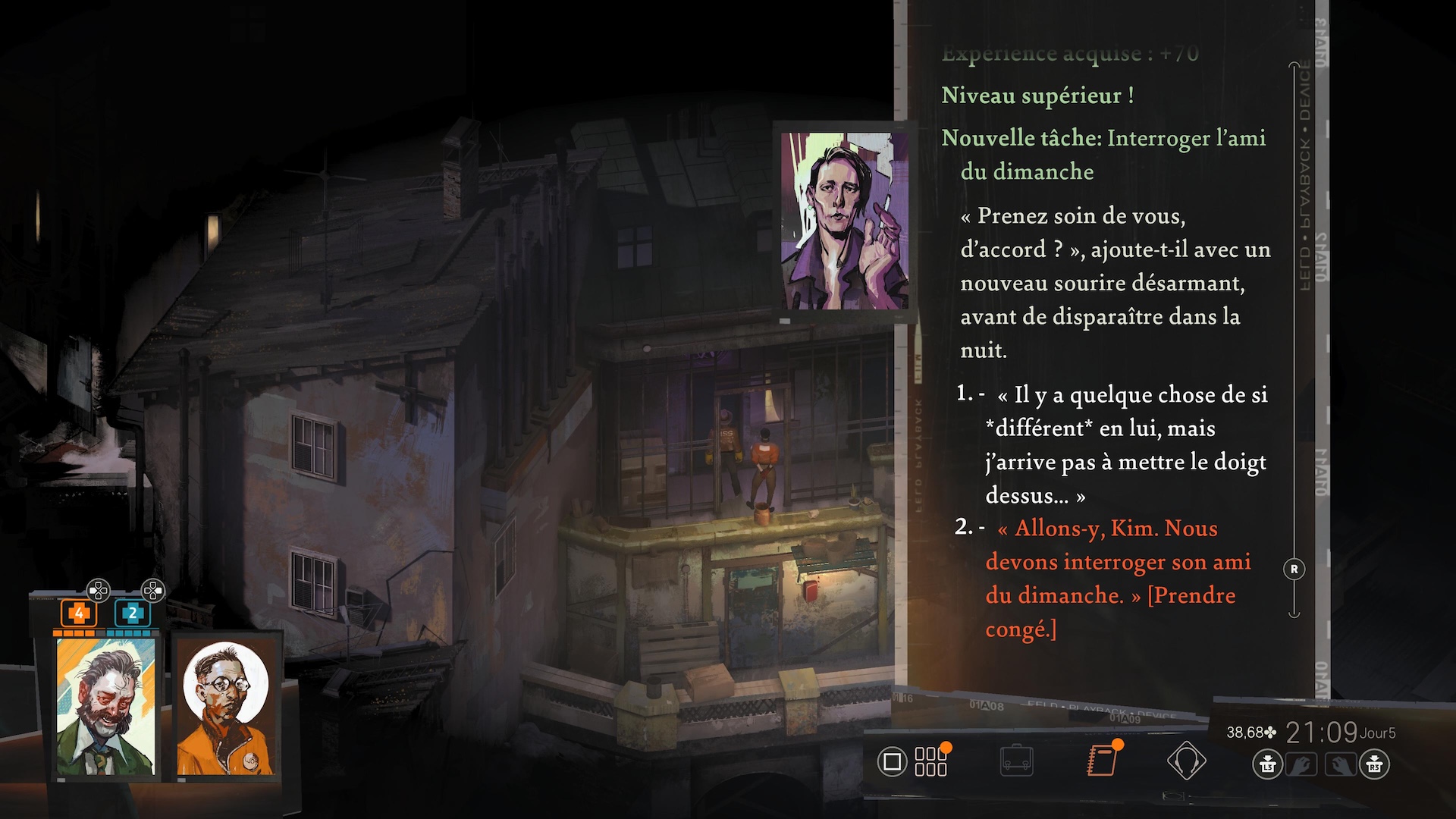
Task: Open the briefcase inventory
Action: point(1016,761)
